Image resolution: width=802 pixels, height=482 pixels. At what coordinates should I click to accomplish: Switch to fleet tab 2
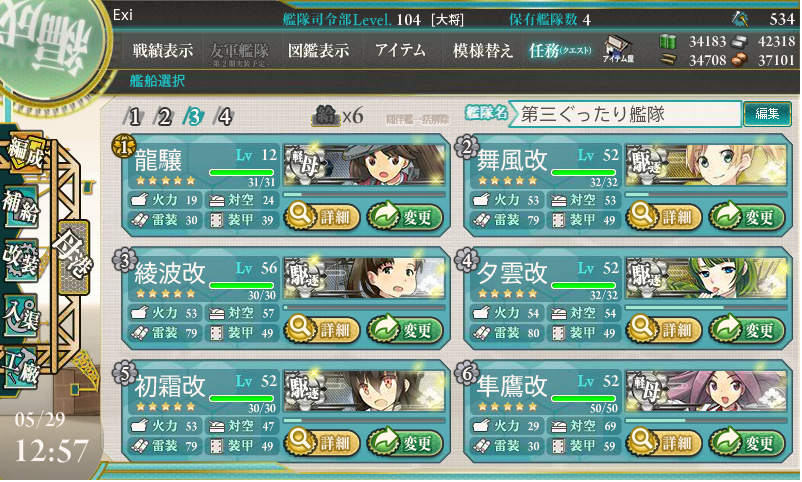tap(165, 116)
